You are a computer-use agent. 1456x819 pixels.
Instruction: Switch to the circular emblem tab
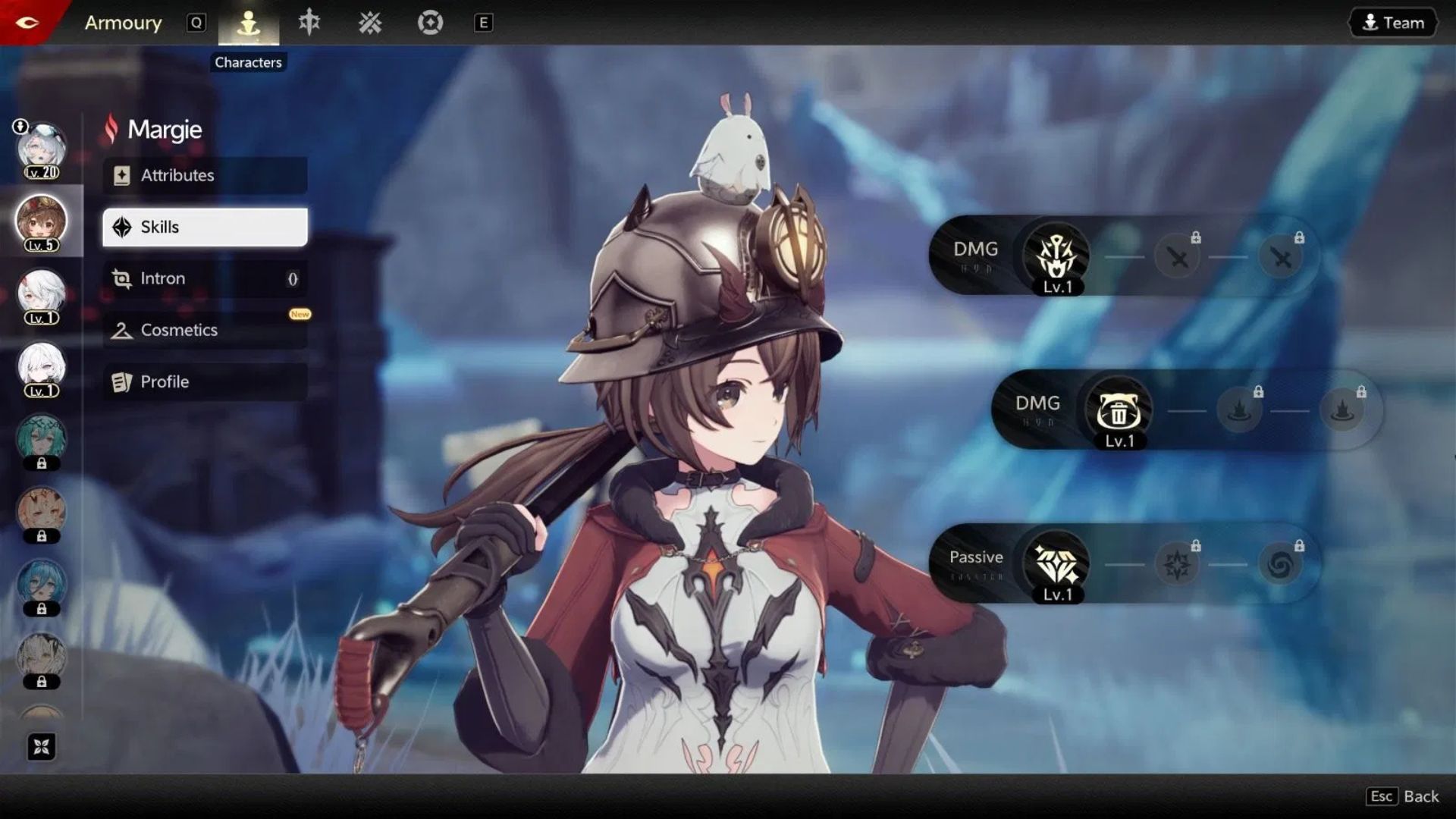click(x=430, y=24)
